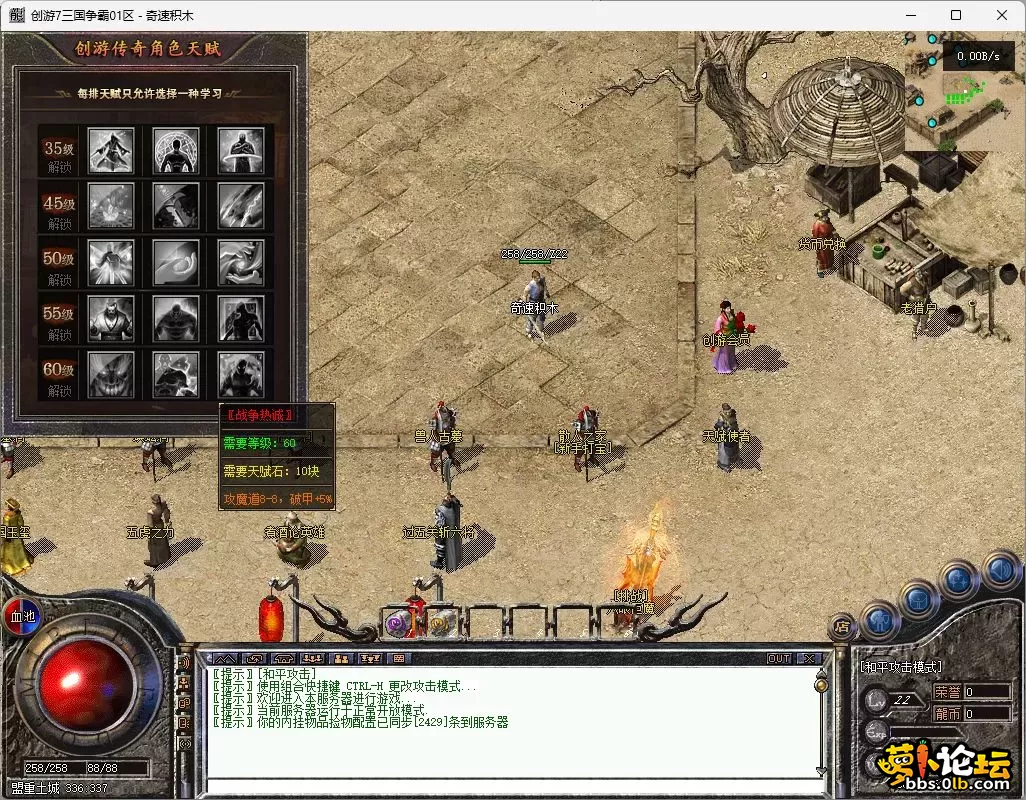Select the demon face talent in the 60级 row

click(112, 375)
